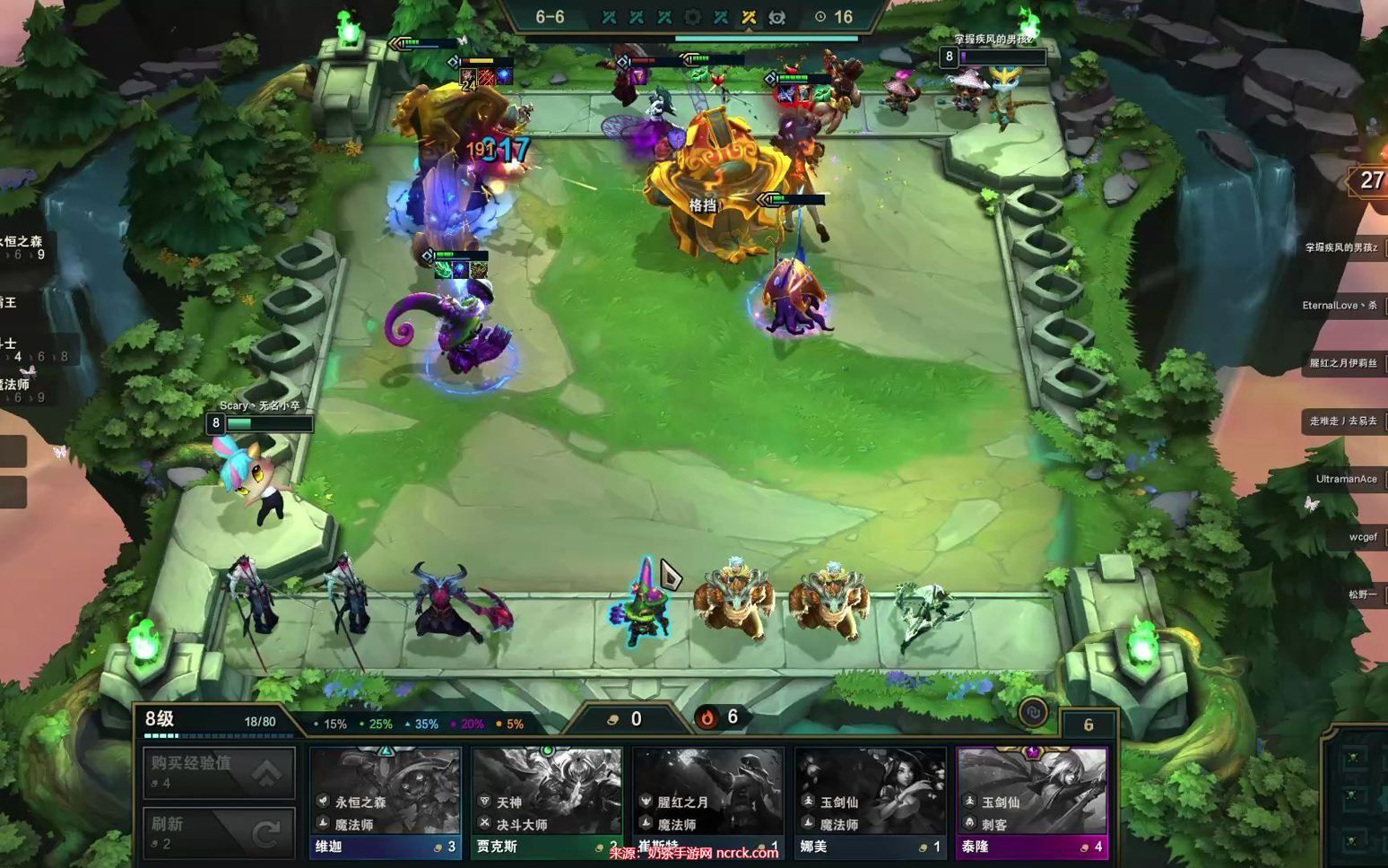1388x868 pixels.
Task: Buy the 贾克斯 champion card
Action: tap(546, 803)
